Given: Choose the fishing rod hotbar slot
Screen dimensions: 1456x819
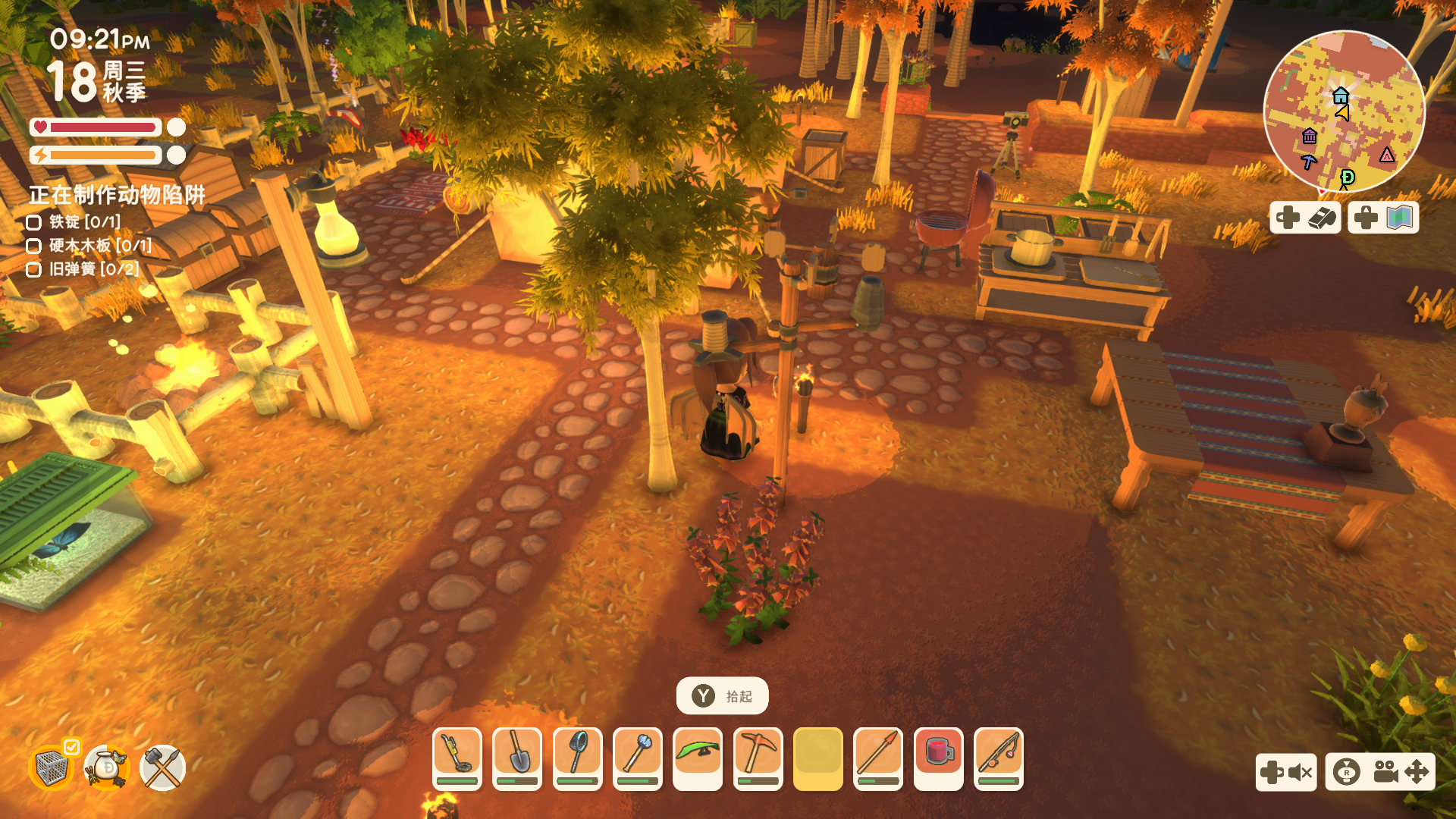Looking at the screenshot, I should tap(998, 758).
